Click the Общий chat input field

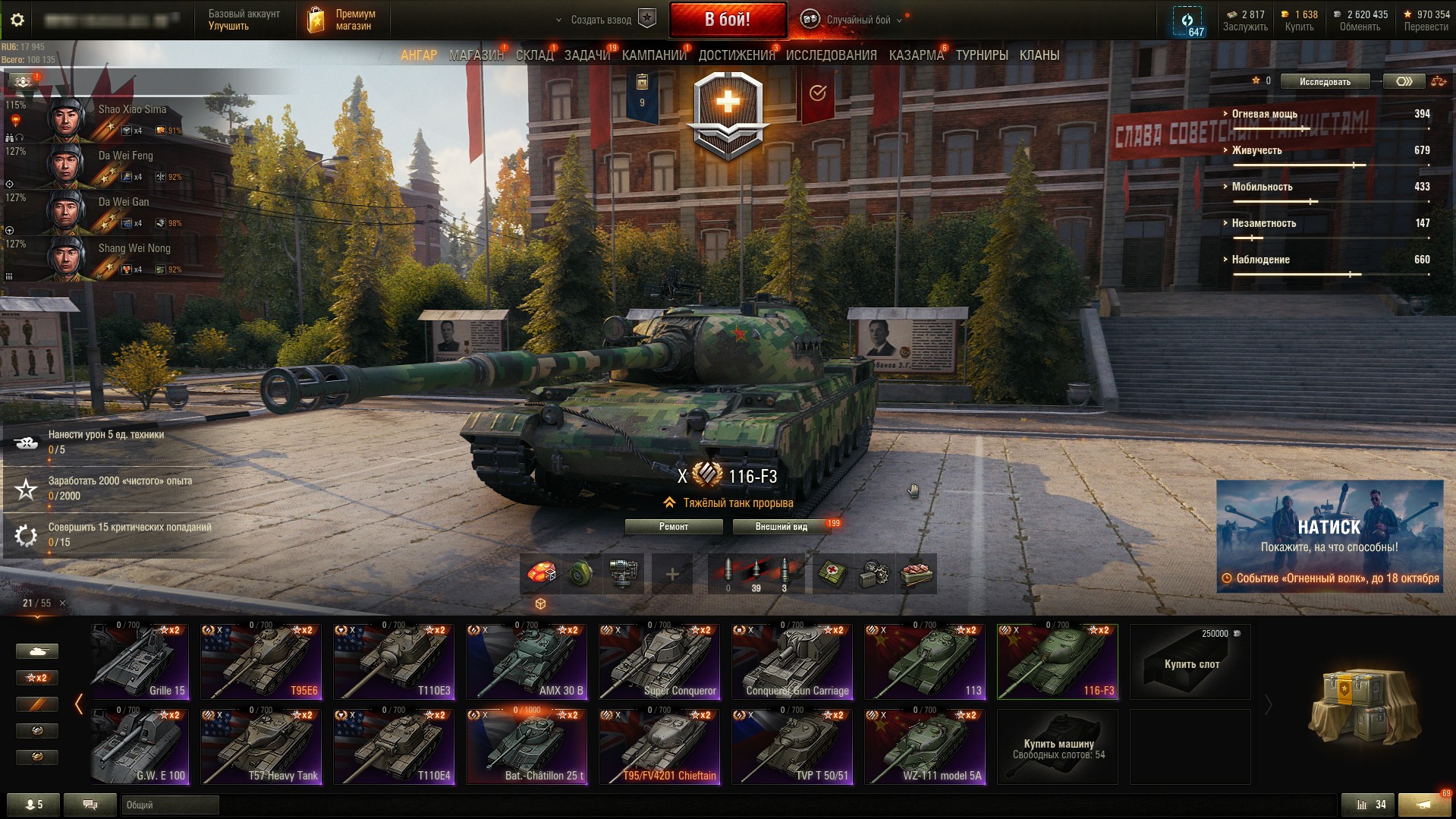(170, 805)
